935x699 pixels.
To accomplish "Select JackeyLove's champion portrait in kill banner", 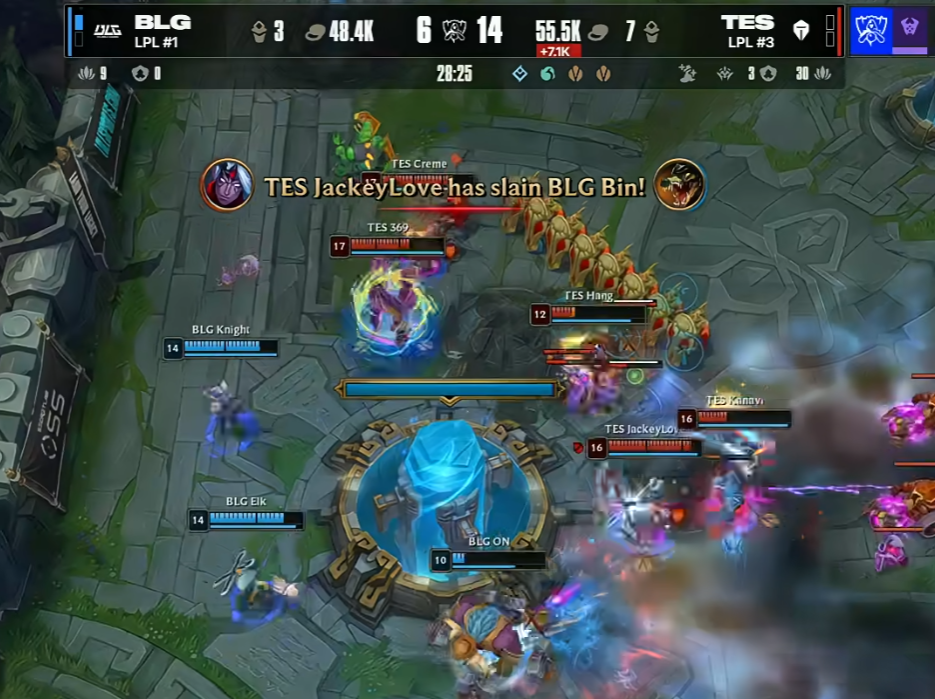I will [x=226, y=185].
